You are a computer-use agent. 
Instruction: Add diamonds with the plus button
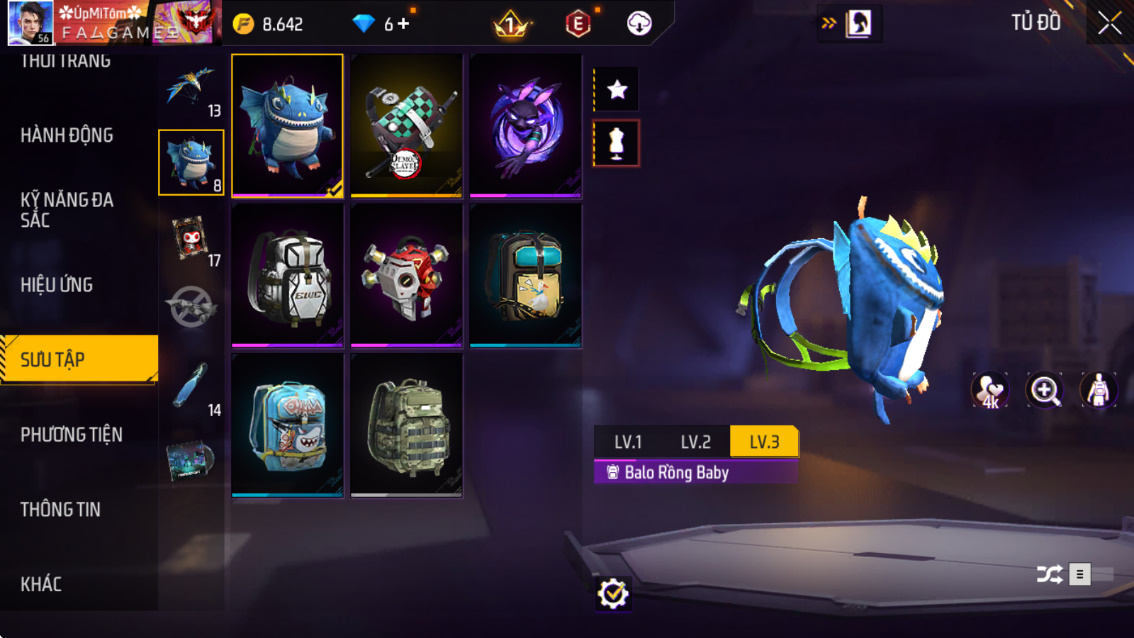pos(403,24)
